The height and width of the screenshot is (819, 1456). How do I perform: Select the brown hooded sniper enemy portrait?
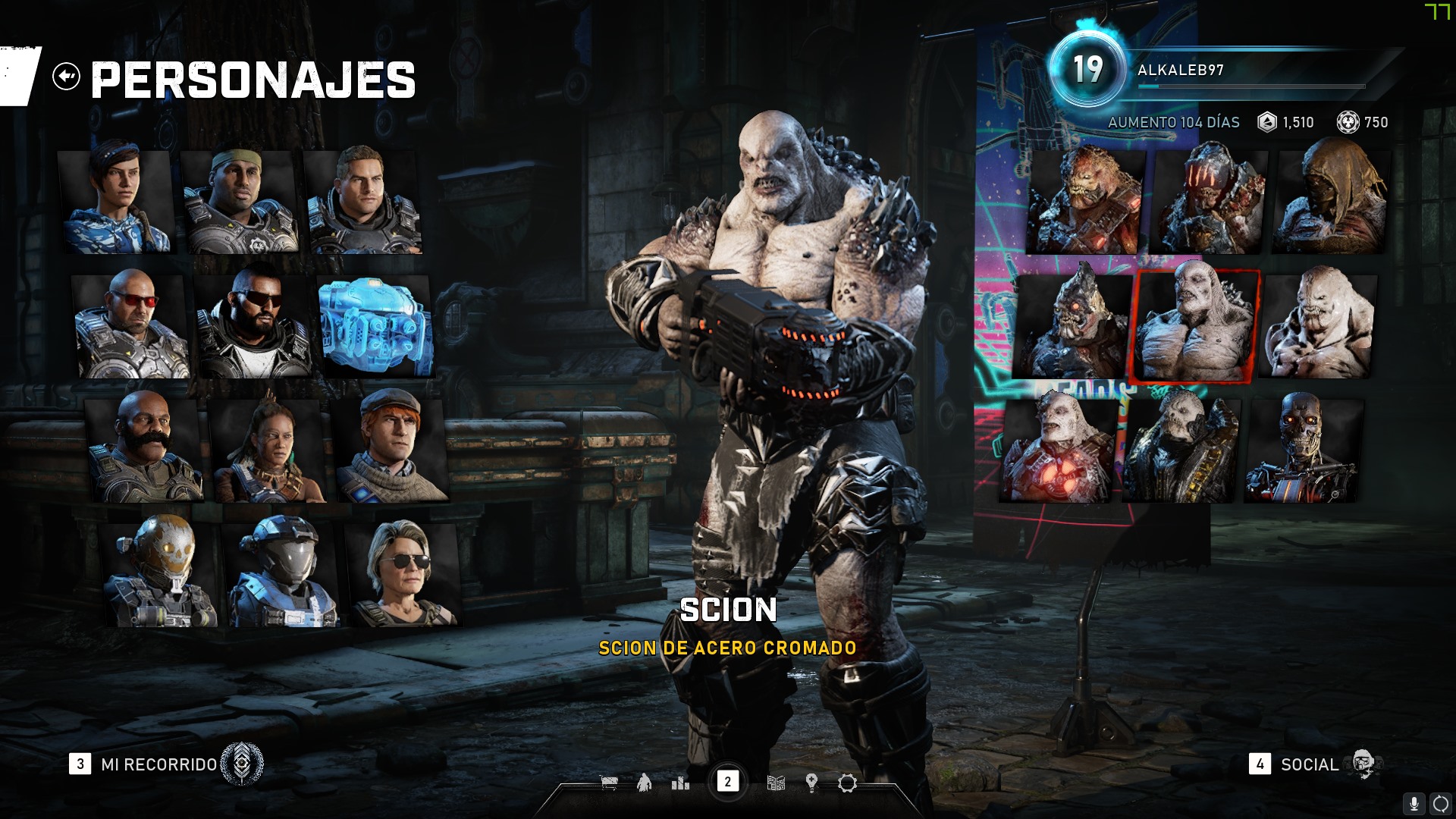click(1332, 199)
